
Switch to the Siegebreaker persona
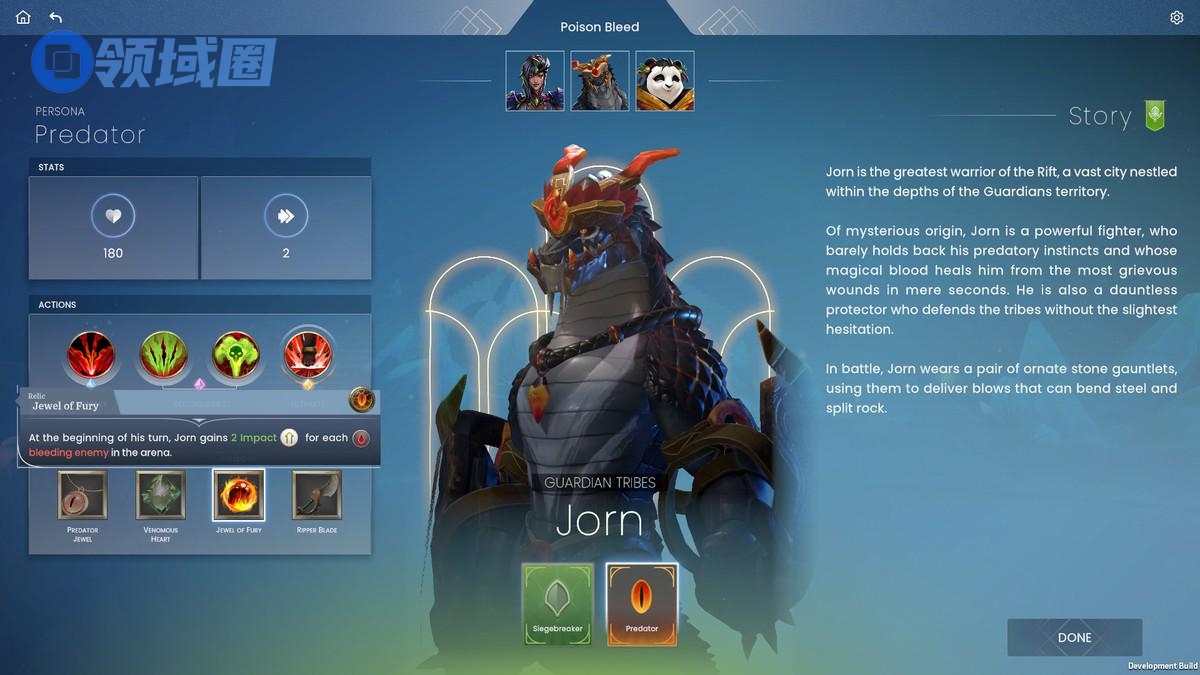[558, 604]
